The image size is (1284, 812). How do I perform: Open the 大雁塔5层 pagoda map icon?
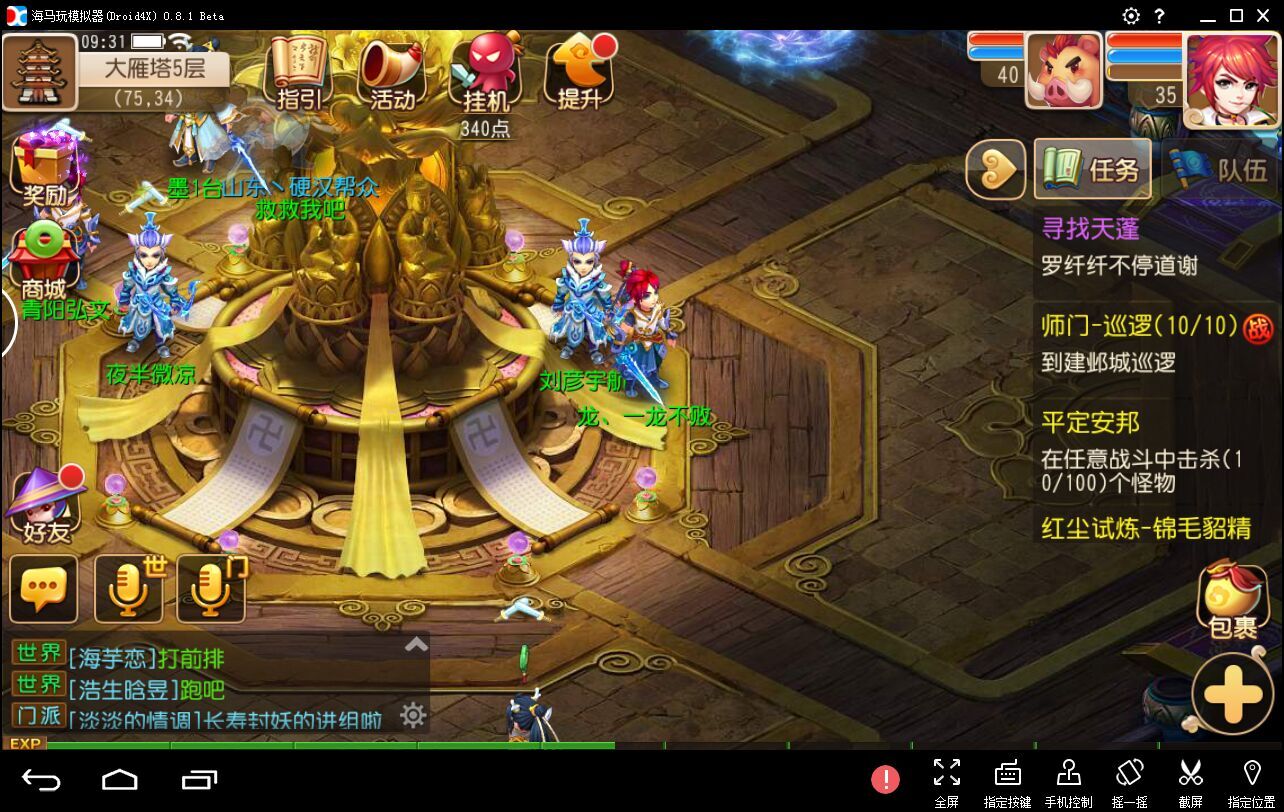tap(40, 71)
